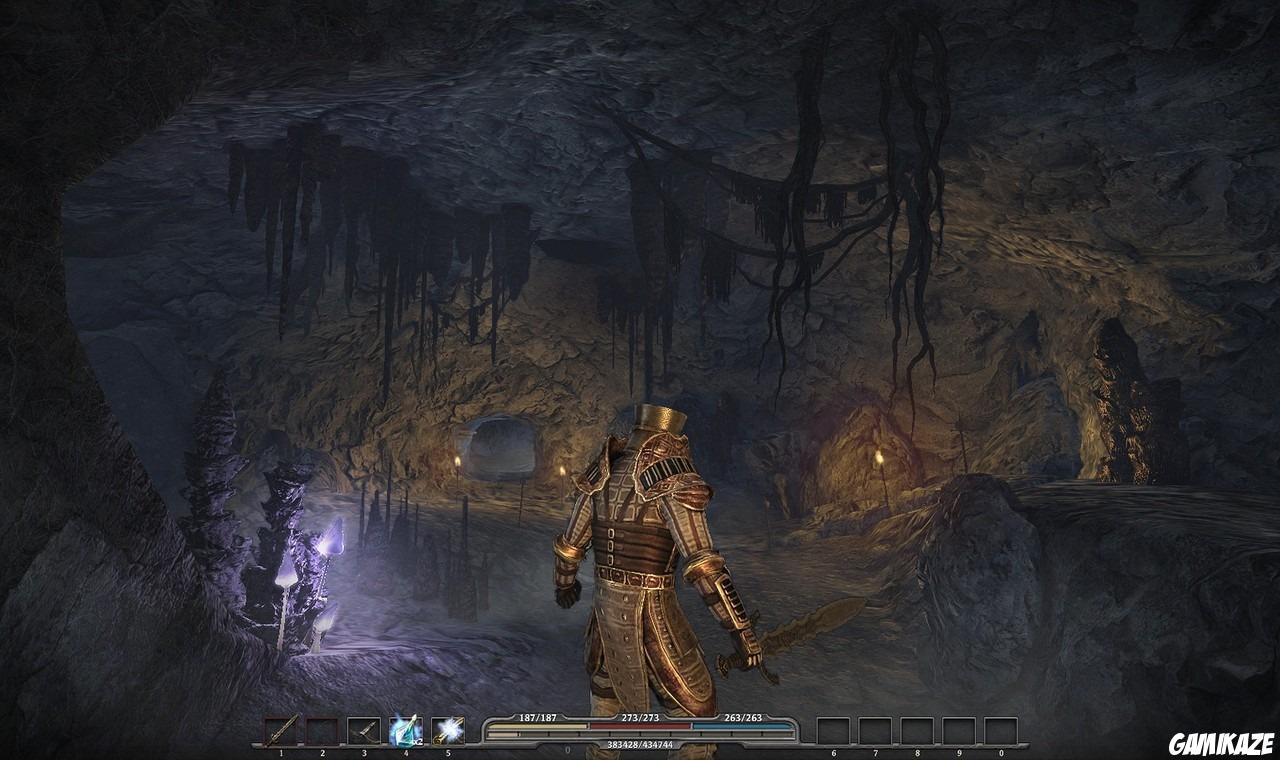Use the x2 potion in slot 4
Screen dimensions: 1280x760
363,728
